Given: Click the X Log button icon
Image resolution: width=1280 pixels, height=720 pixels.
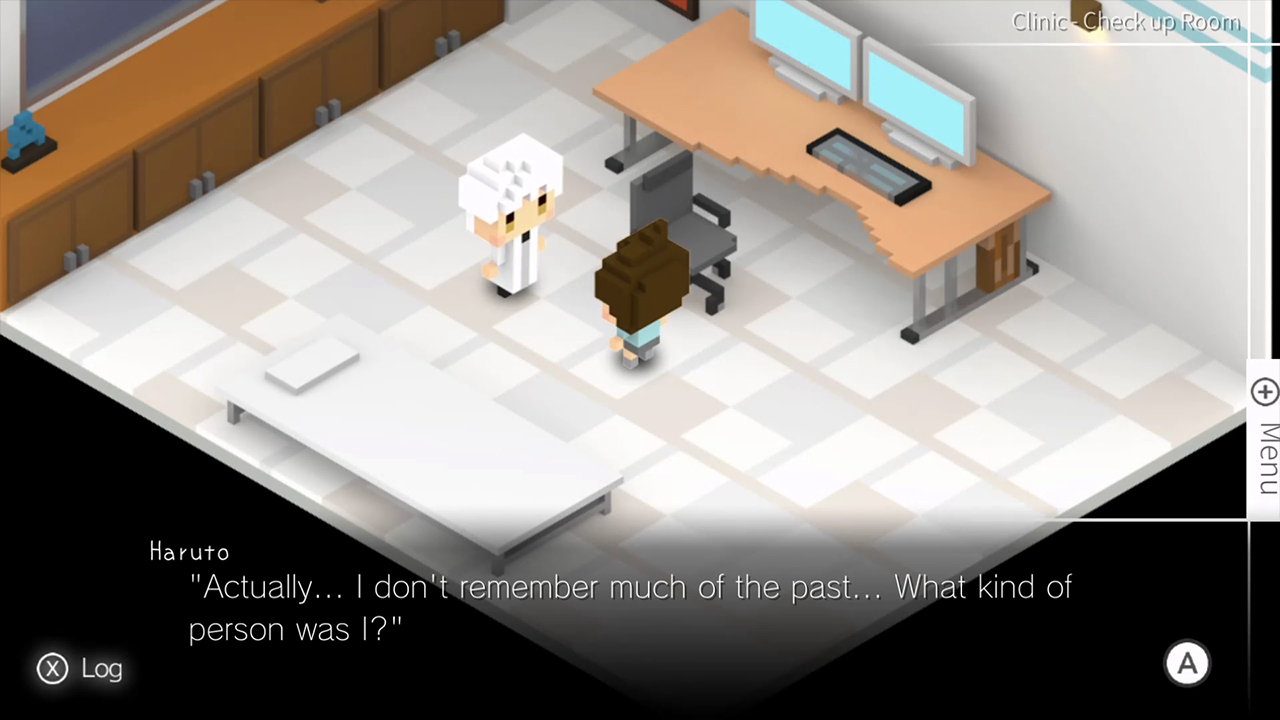Looking at the screenshot, I should point(52,669).
